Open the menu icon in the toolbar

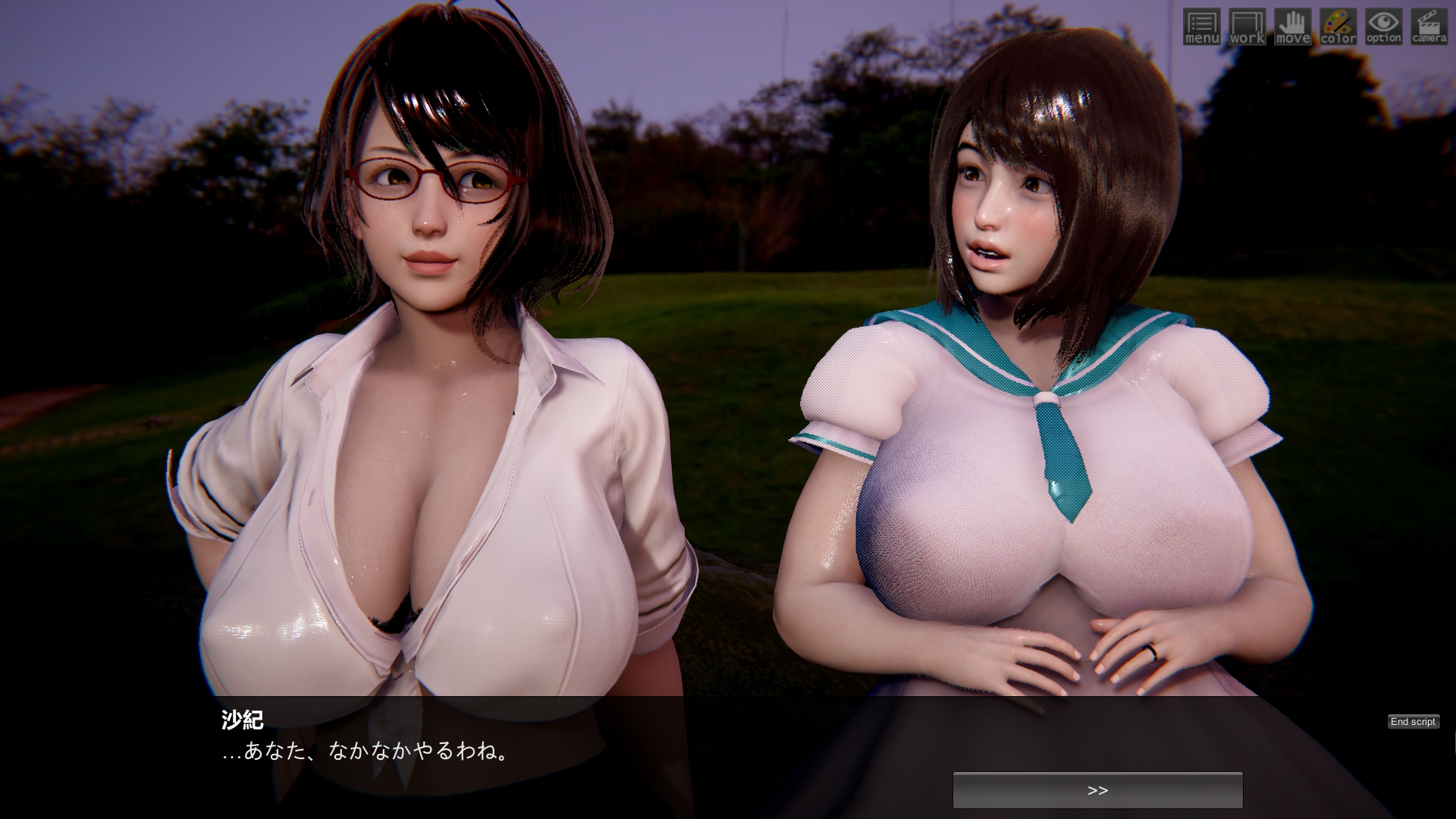[1201, 27]
